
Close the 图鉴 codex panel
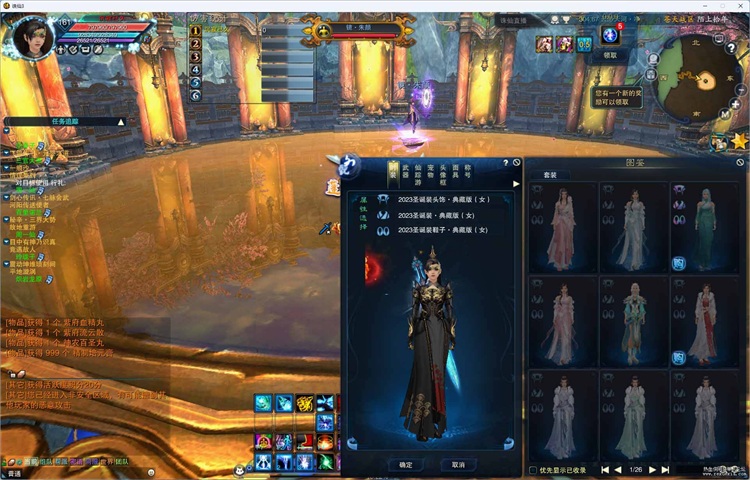(x=741, y=161)
